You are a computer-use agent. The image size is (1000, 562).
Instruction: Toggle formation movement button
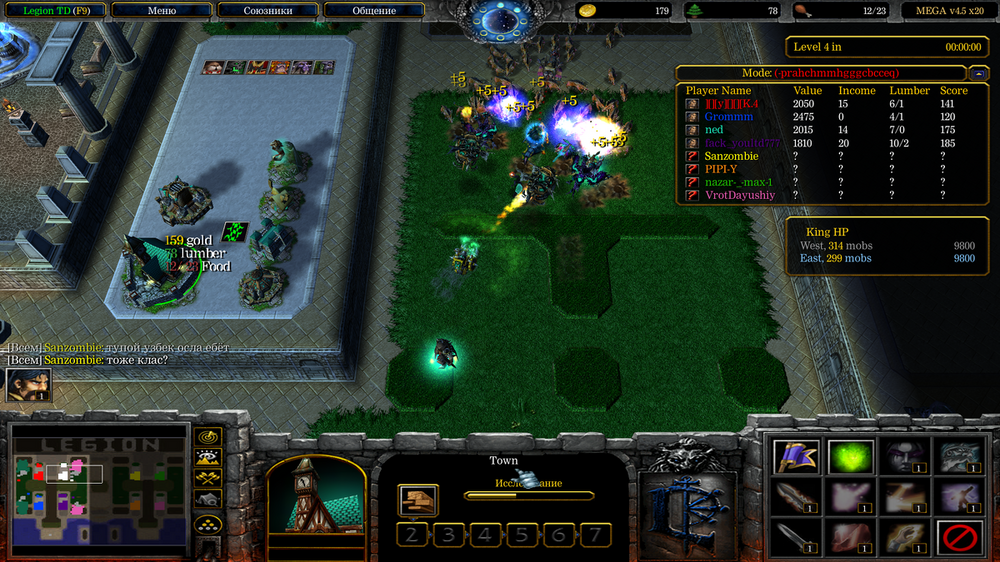(208, 523)
